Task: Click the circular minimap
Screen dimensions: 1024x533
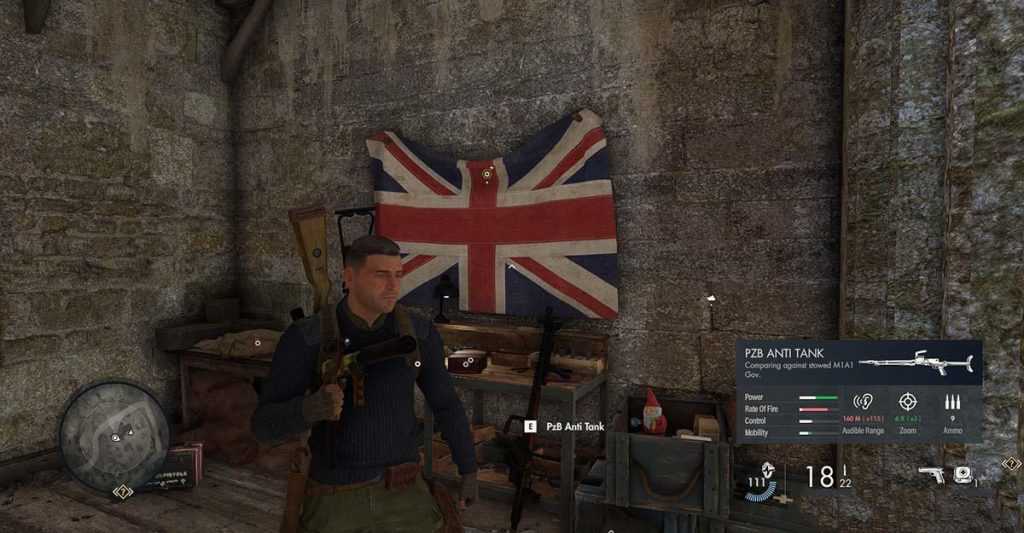Action: pyautogui.click(x=113, y=436)
